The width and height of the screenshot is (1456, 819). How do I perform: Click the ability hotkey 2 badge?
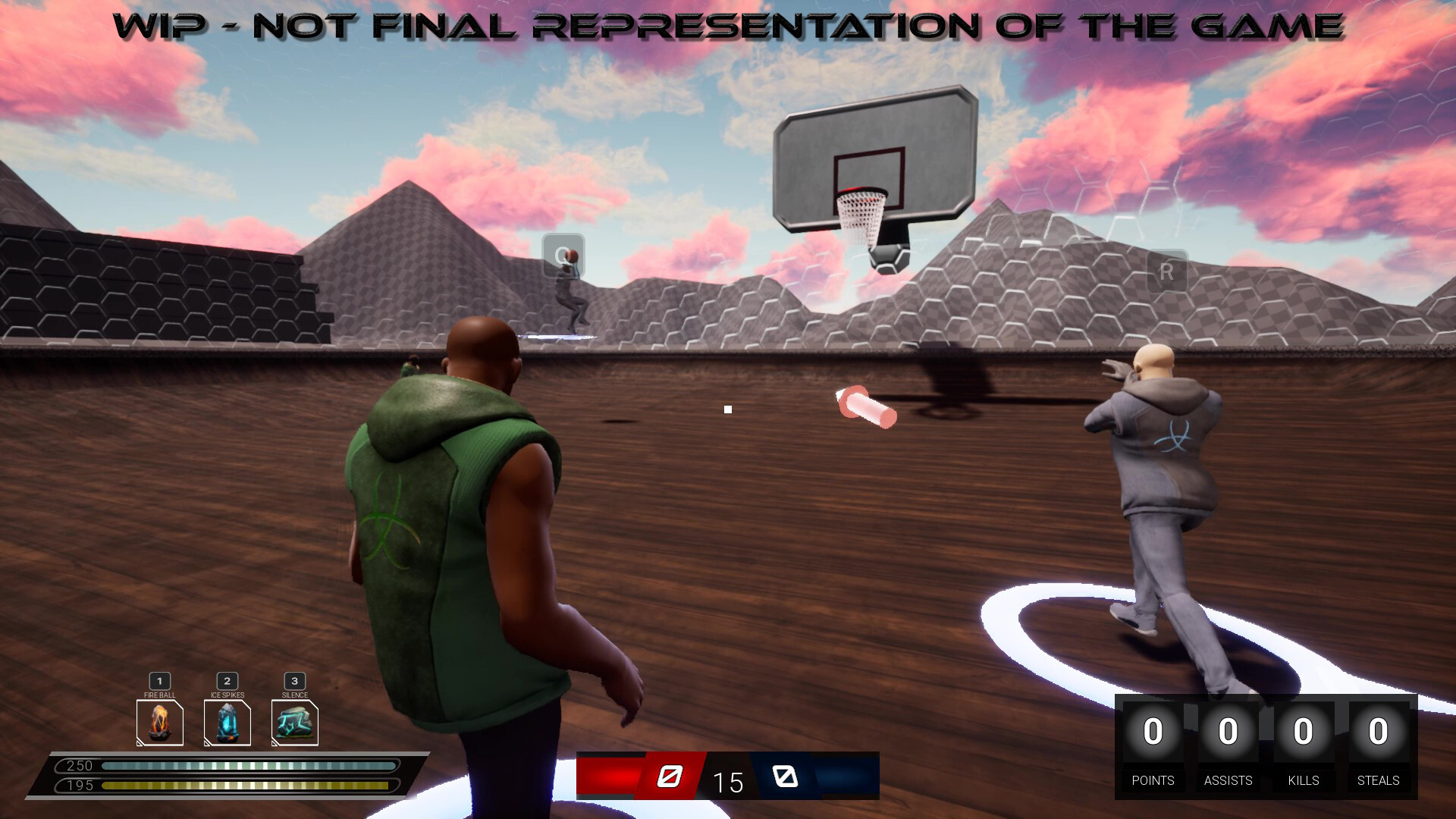coord(227,681)
